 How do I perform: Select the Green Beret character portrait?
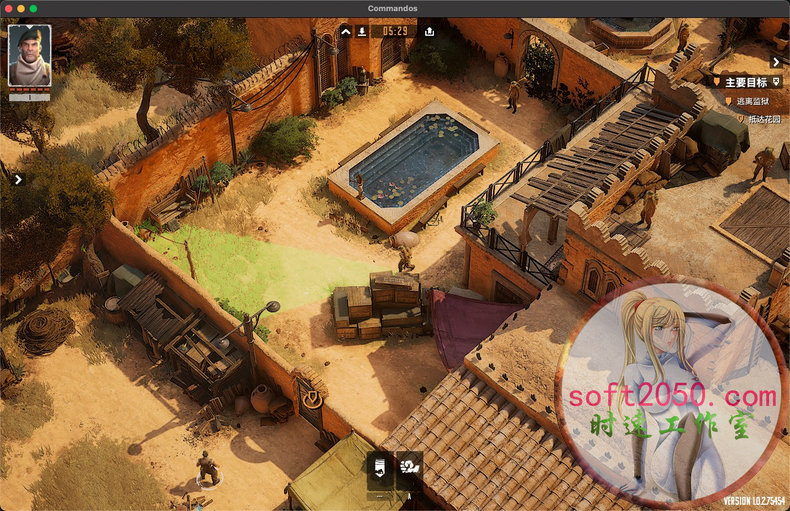point(29,56)
